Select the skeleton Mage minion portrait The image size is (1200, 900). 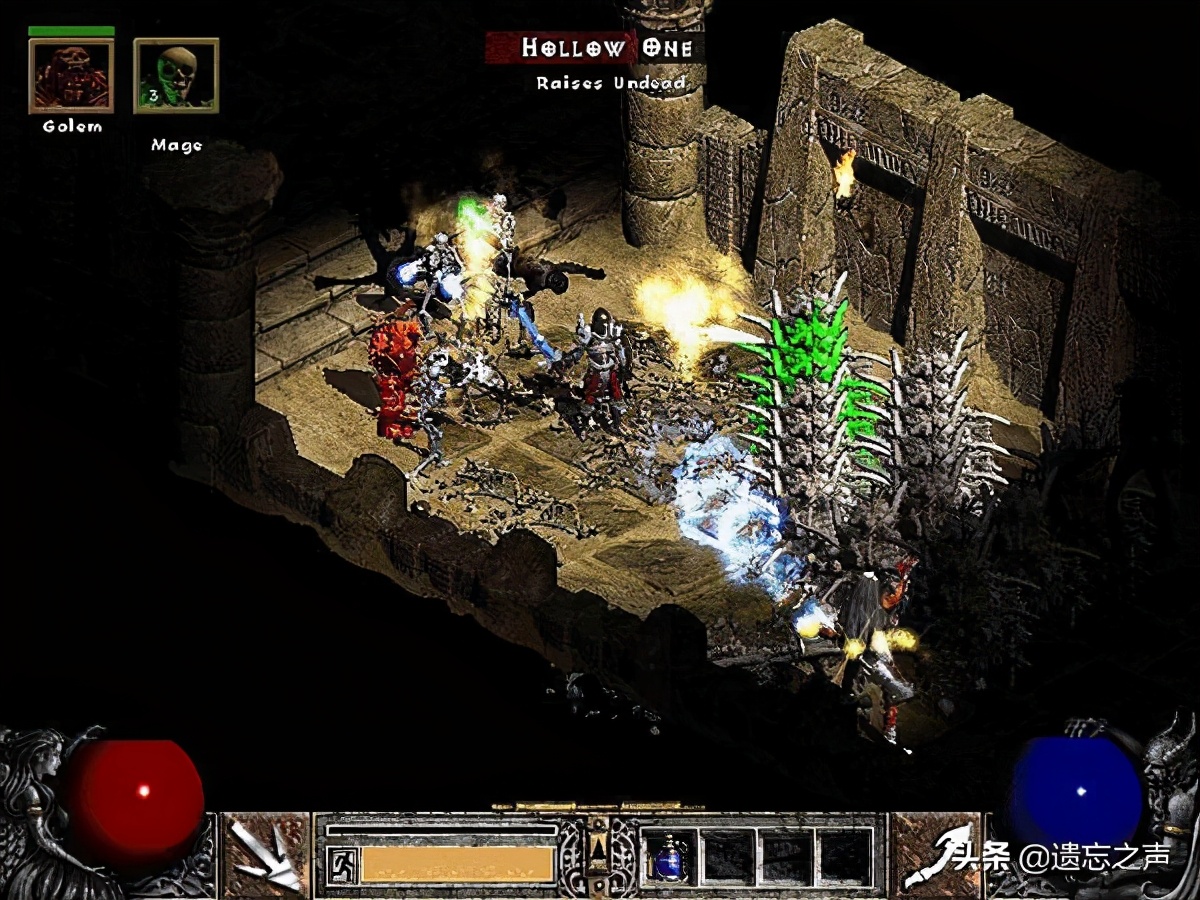[x=176, y=76]
